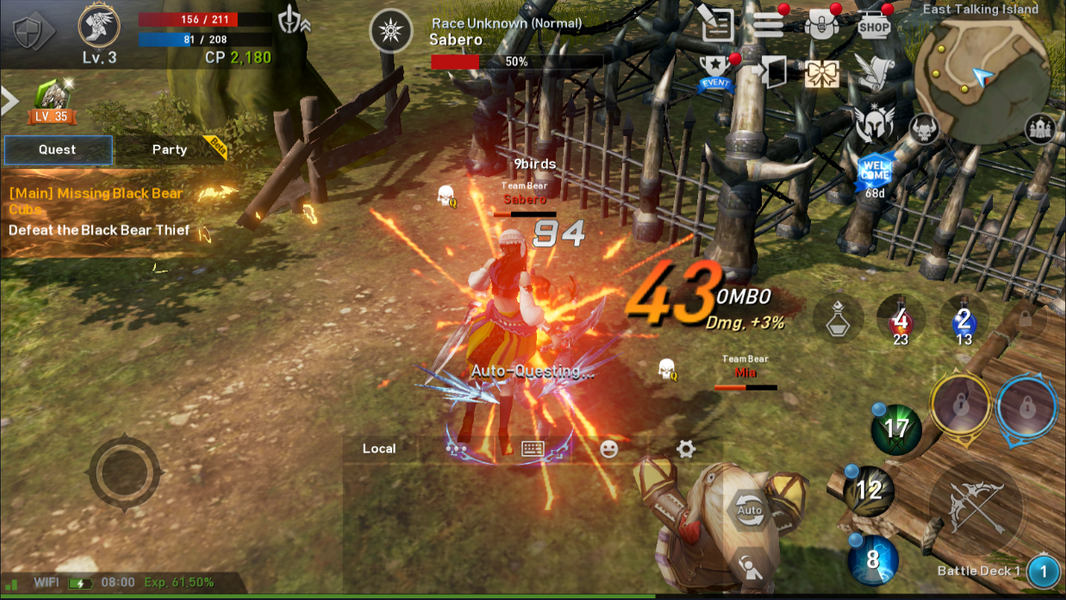Open the backpack inventory
This screenshot has height=600, width=1066.
pyautogui.click(x=821, y=25)
